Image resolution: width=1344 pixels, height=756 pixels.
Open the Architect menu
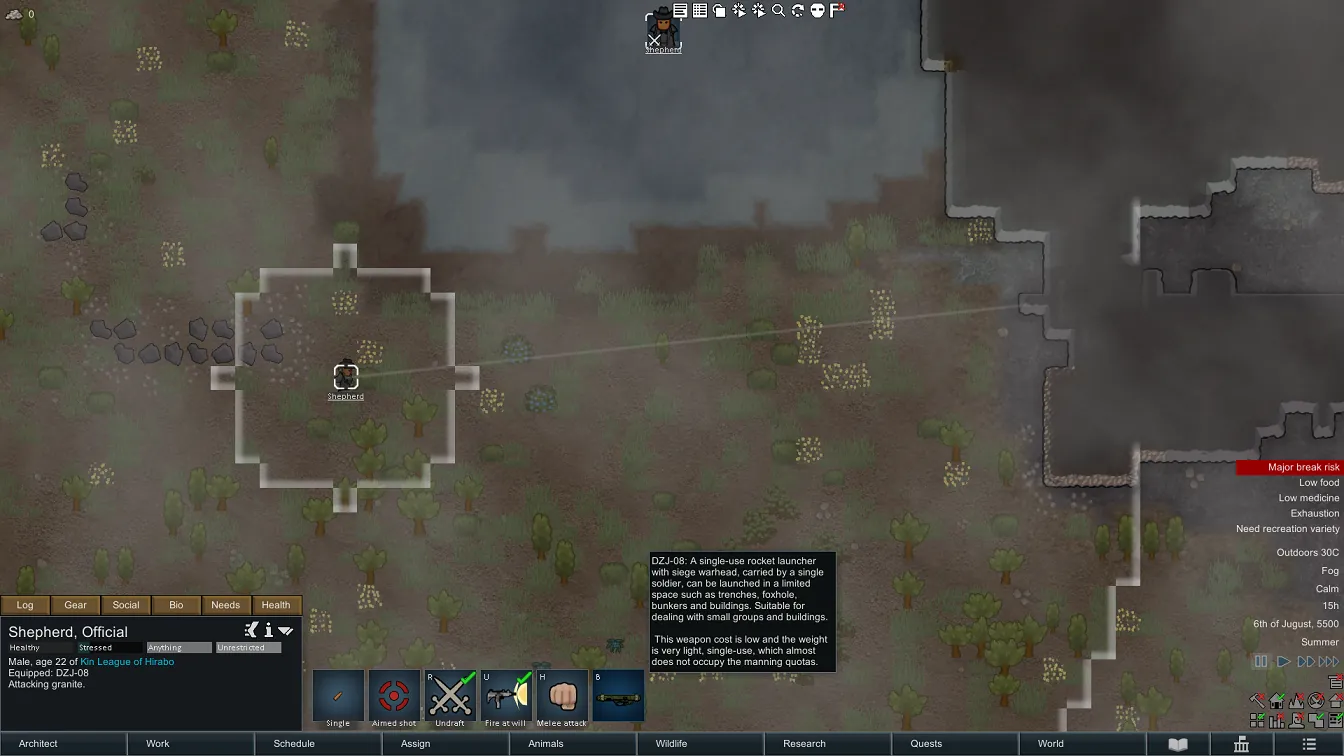point(39,744)
